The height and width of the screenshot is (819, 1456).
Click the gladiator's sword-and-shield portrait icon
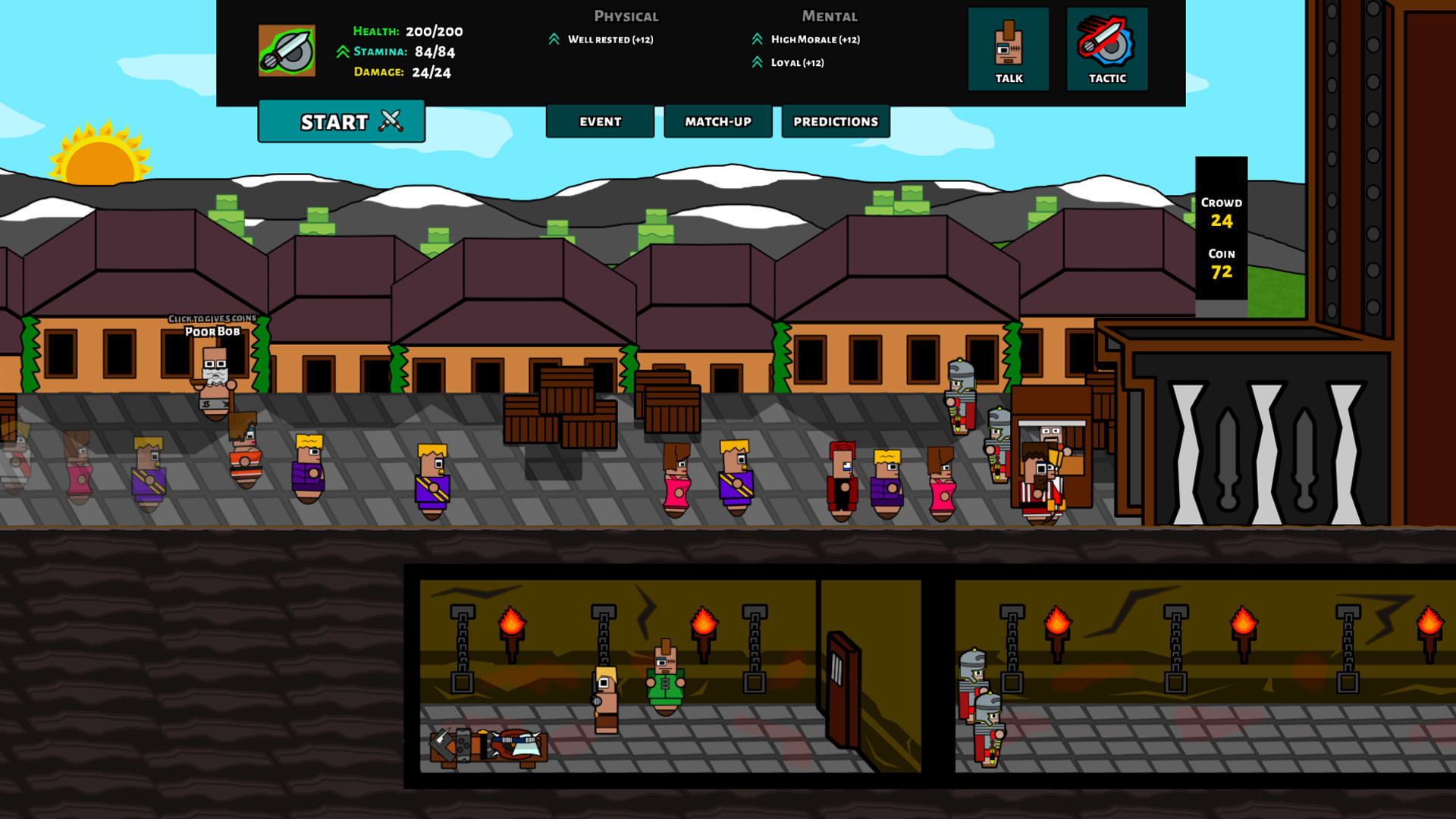[287, 50]
